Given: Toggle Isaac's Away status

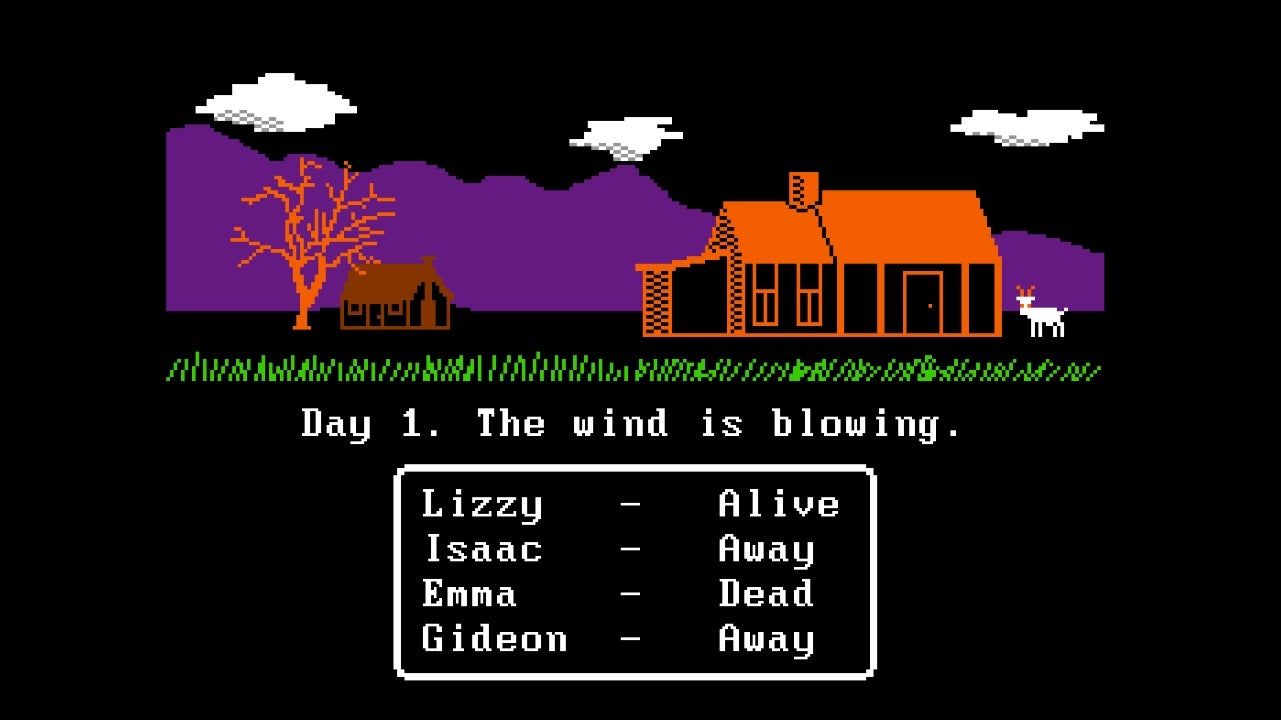Looking at the screenshot, I should [765, 549].
